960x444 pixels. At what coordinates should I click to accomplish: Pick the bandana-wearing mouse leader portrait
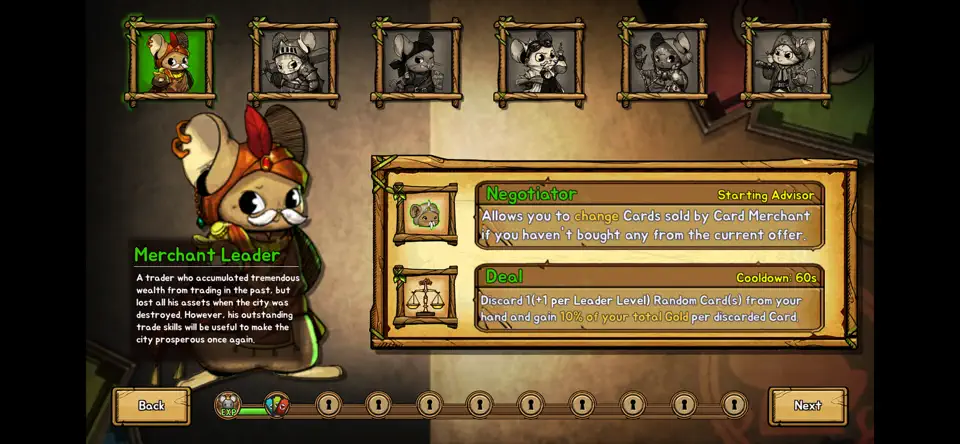(x=416, y=62)
